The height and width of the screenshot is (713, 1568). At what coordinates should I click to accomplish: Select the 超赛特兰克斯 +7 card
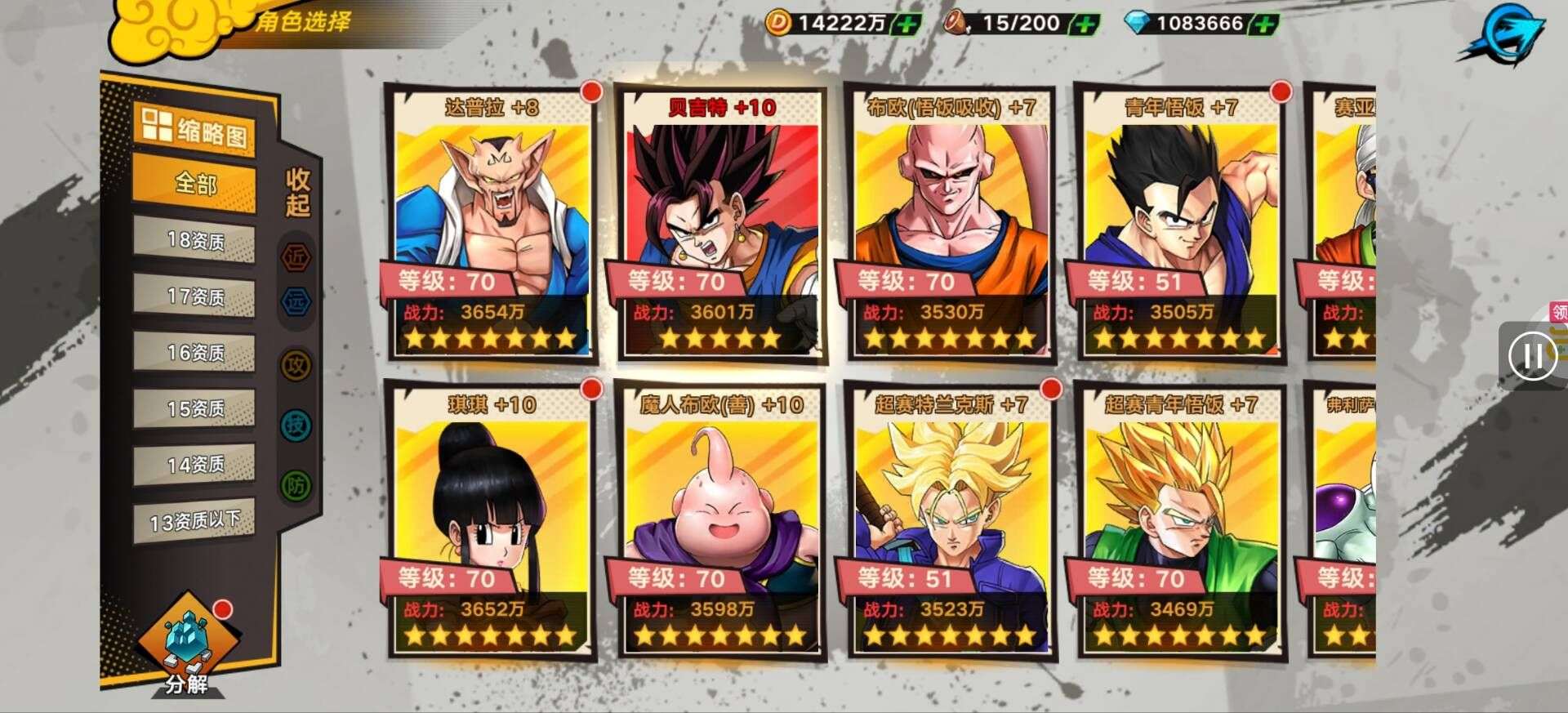pos(951,519)
